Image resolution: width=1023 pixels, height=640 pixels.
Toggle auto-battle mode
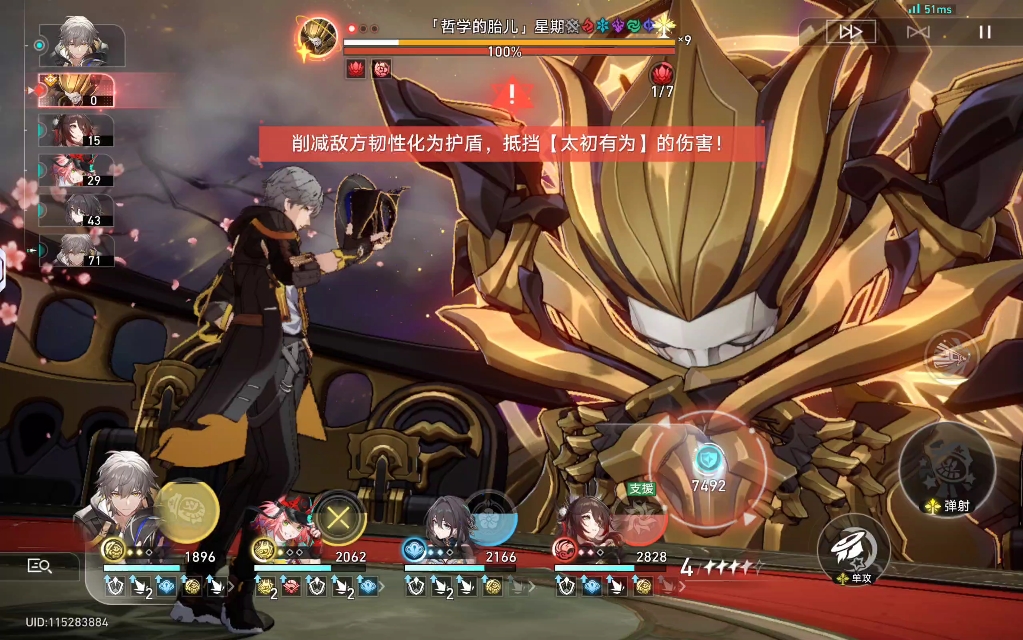tap(917, 32)
